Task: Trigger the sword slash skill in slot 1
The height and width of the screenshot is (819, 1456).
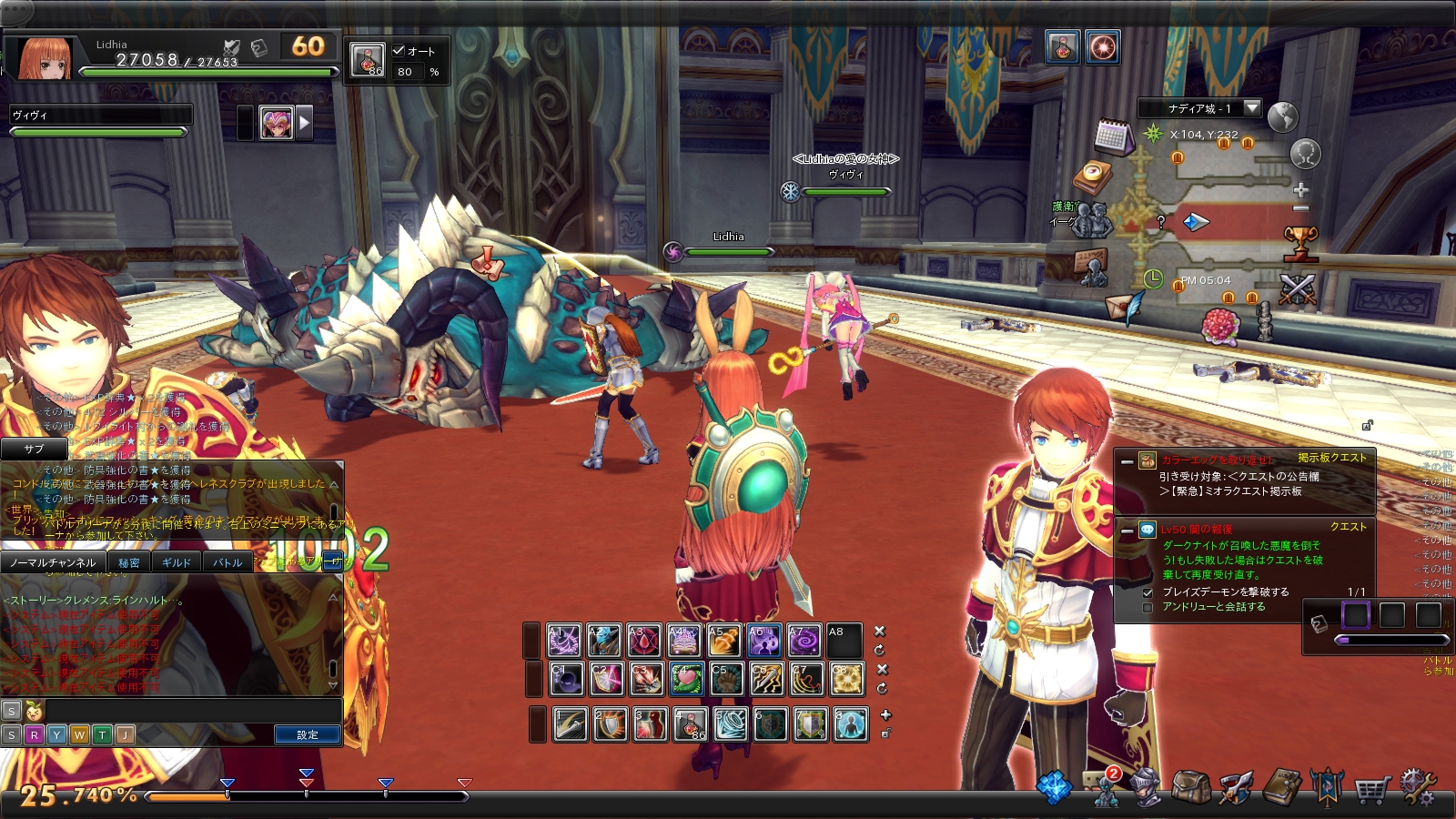Action: point(571,724)
